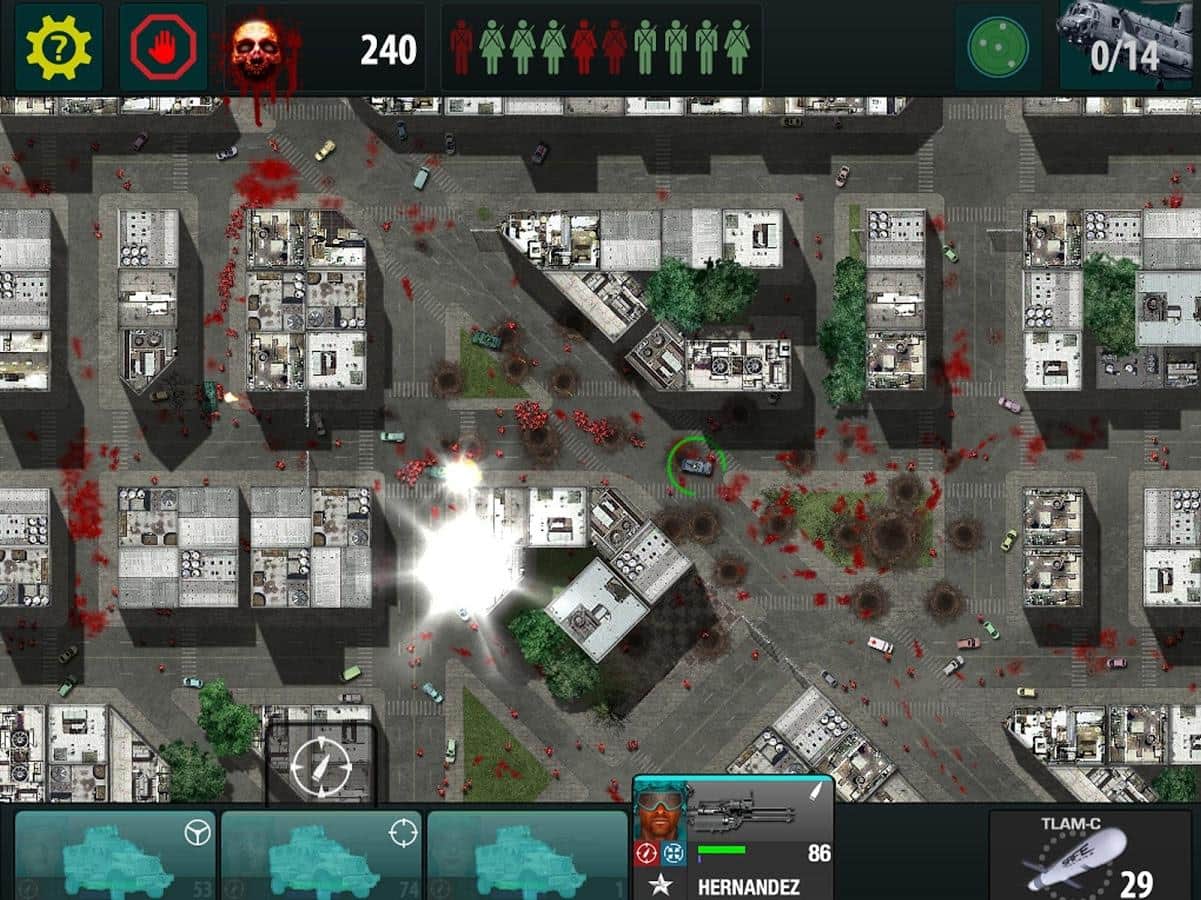
Task: Hit the red stop-hand pause button
Action: (162, 47)
